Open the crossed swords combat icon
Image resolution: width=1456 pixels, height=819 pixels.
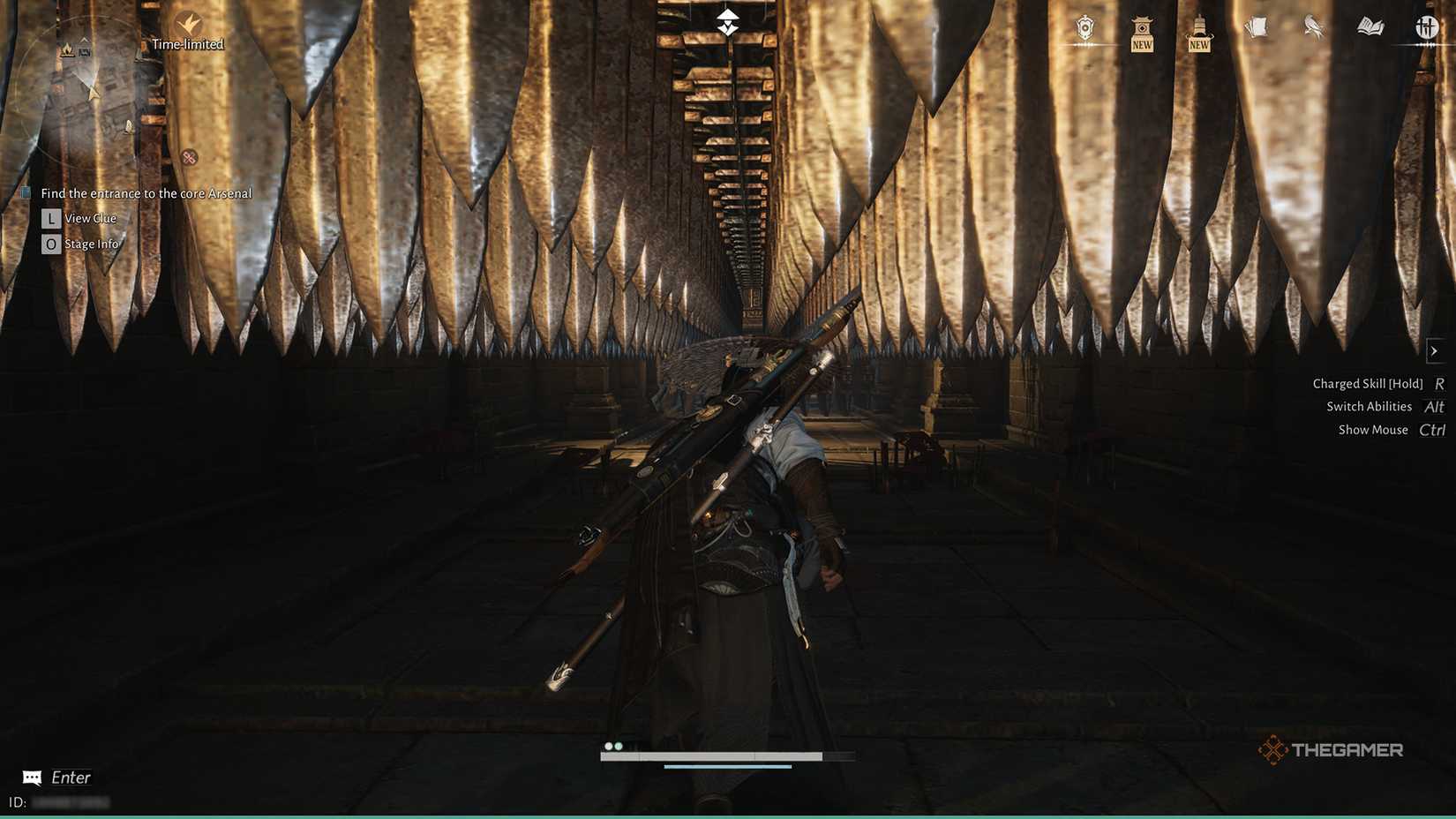1426,28
